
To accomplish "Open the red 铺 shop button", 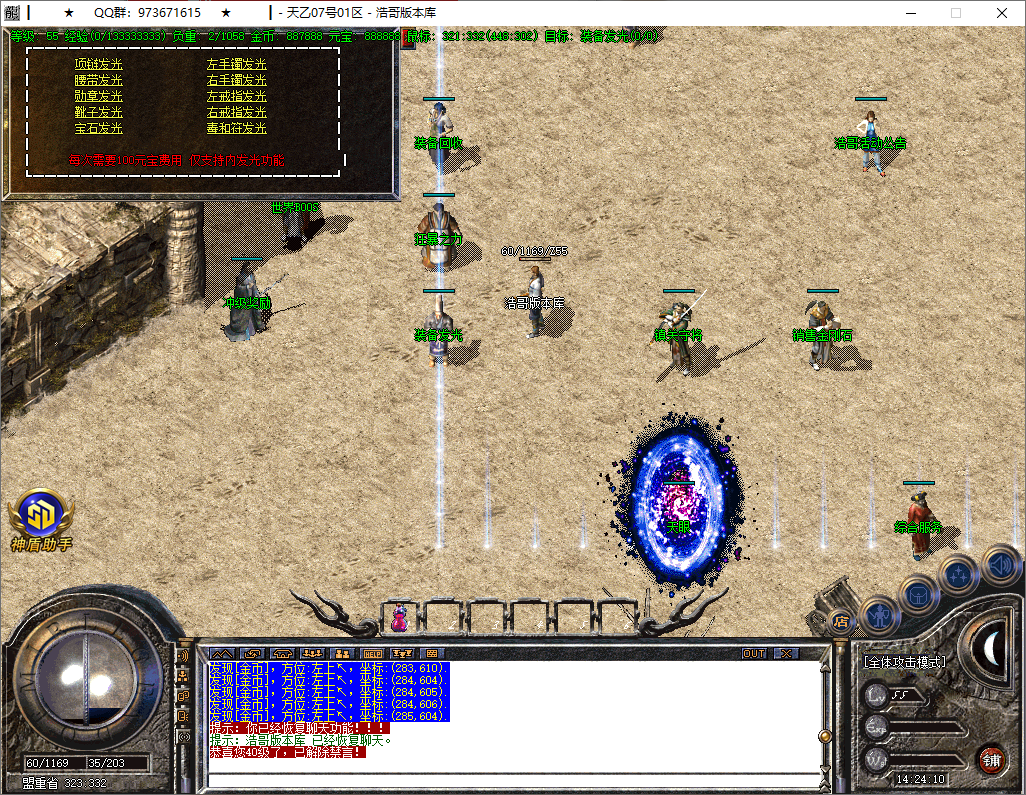I will coord(990,759).
